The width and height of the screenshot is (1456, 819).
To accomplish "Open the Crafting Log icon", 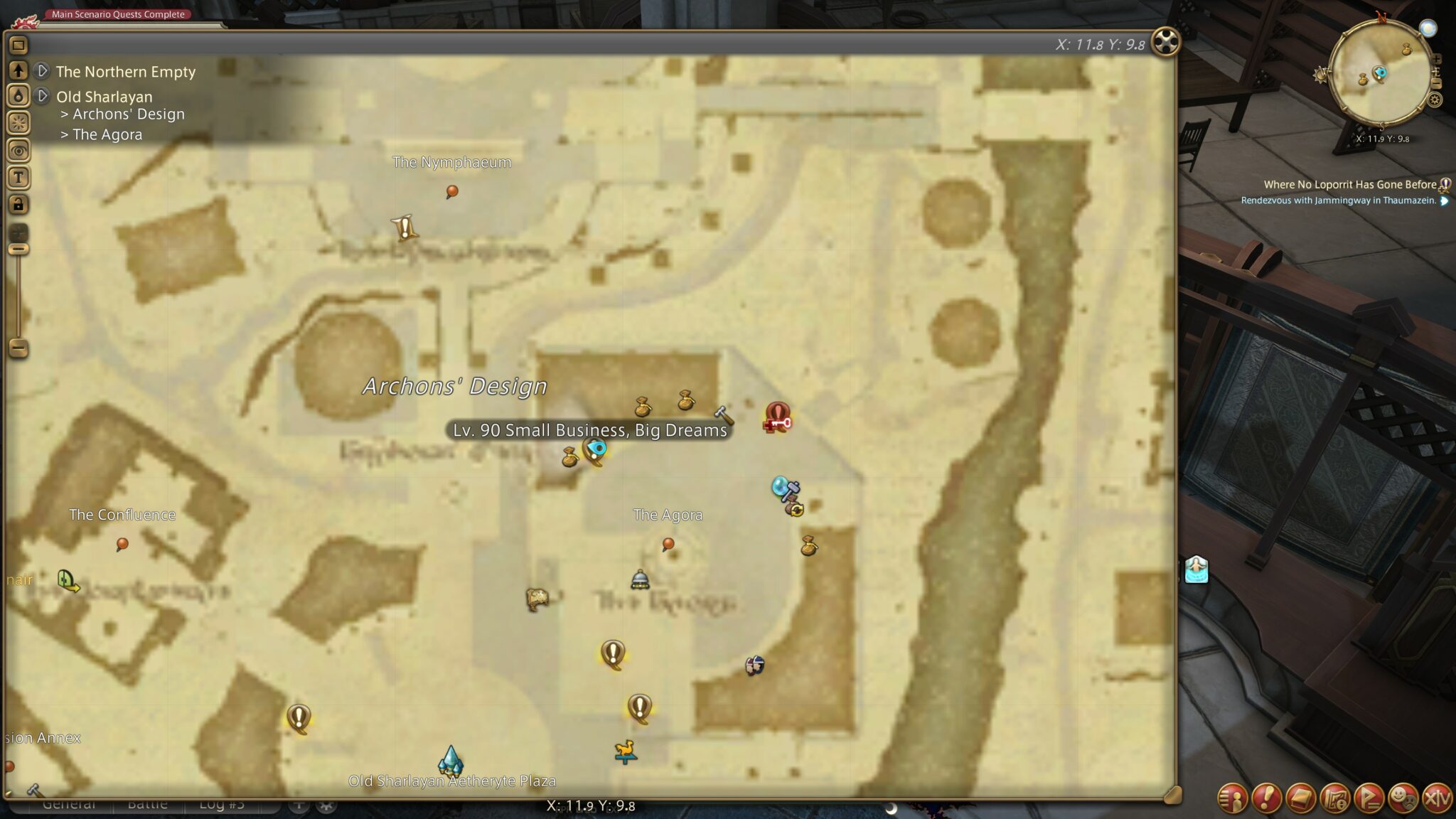I will (1334, 797).
